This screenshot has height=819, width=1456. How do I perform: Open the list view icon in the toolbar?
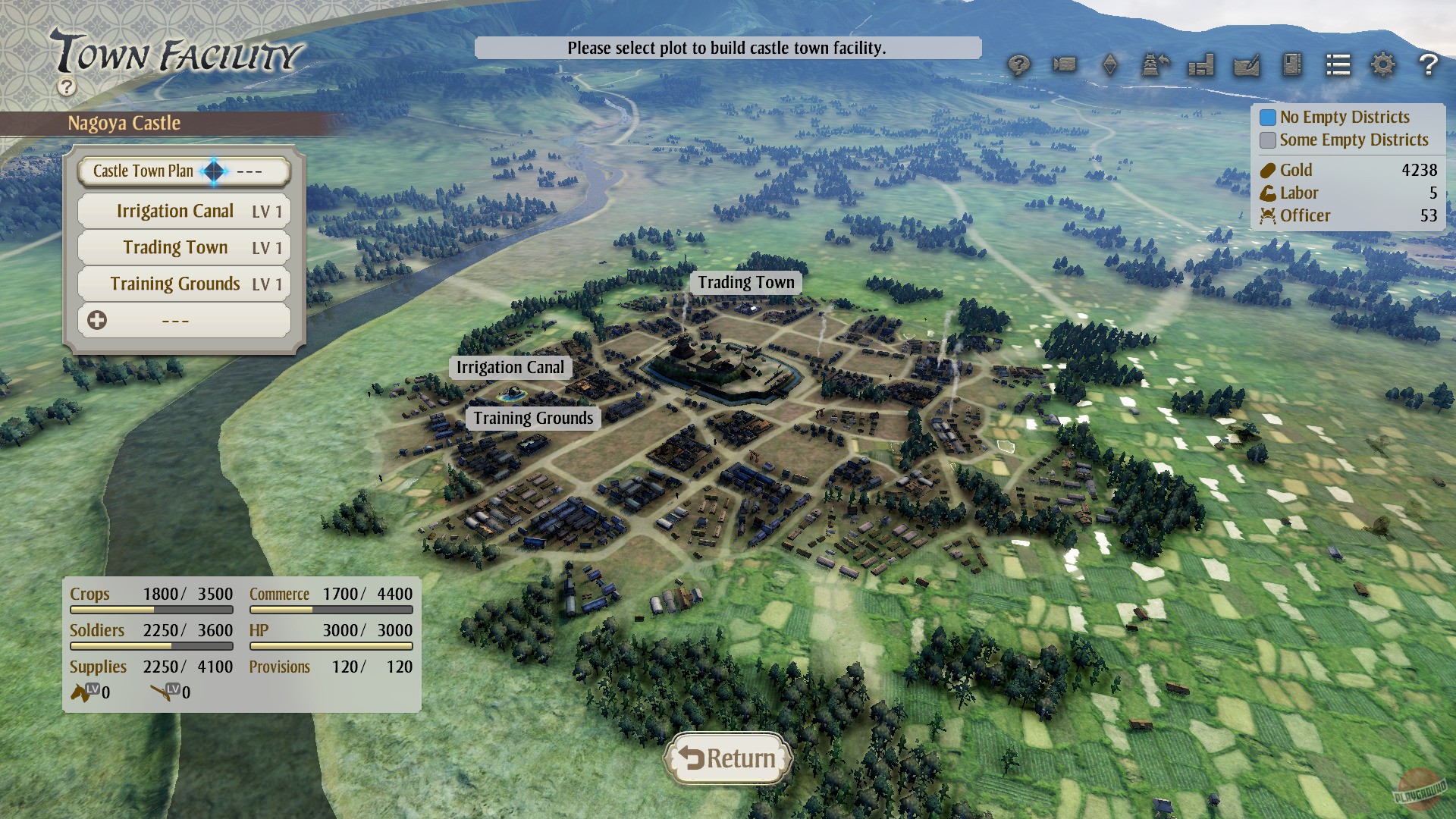point(1338,65)
